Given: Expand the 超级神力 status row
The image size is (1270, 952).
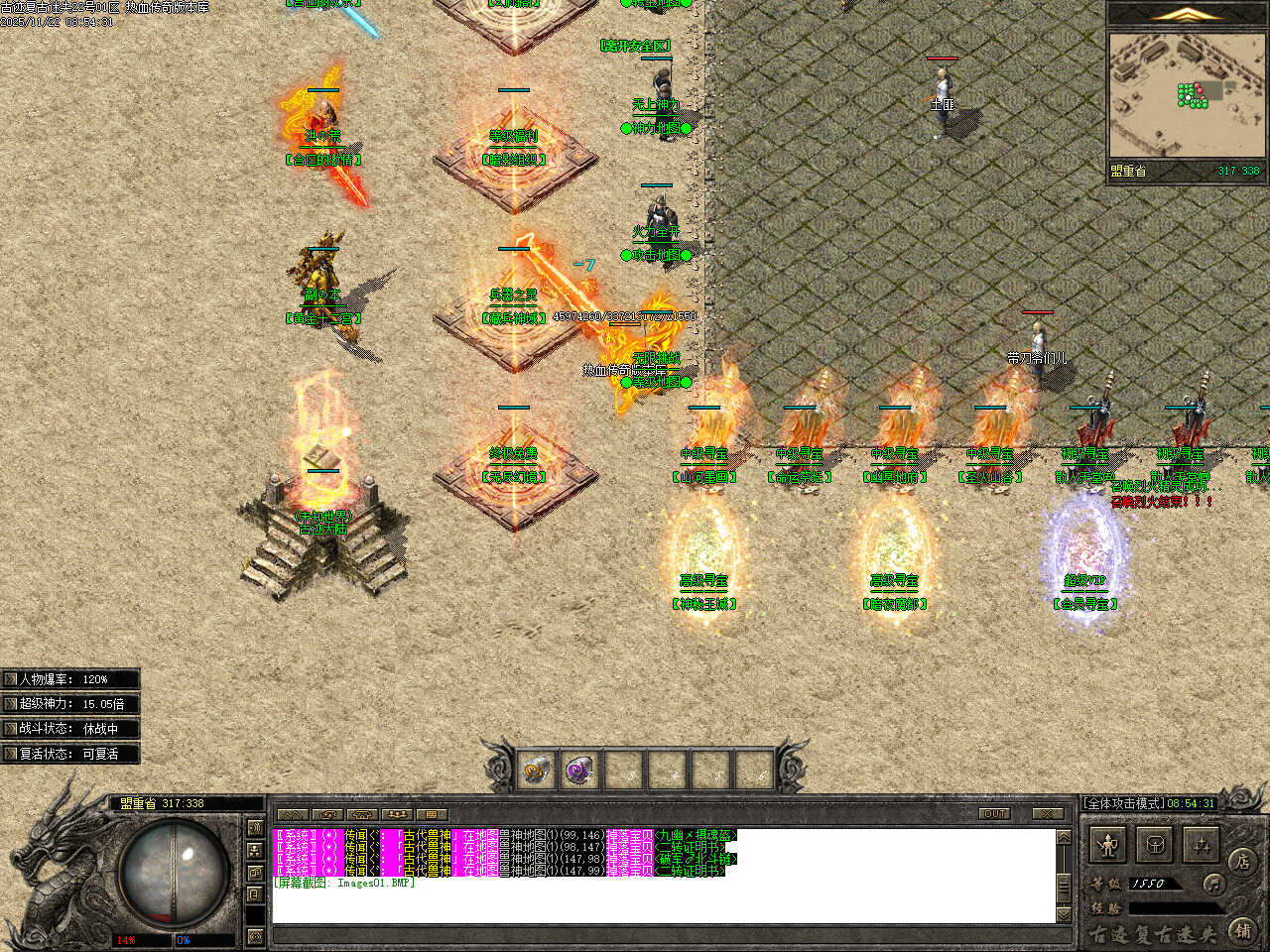Looking at the screenshot, I should (x=11, y=704).
